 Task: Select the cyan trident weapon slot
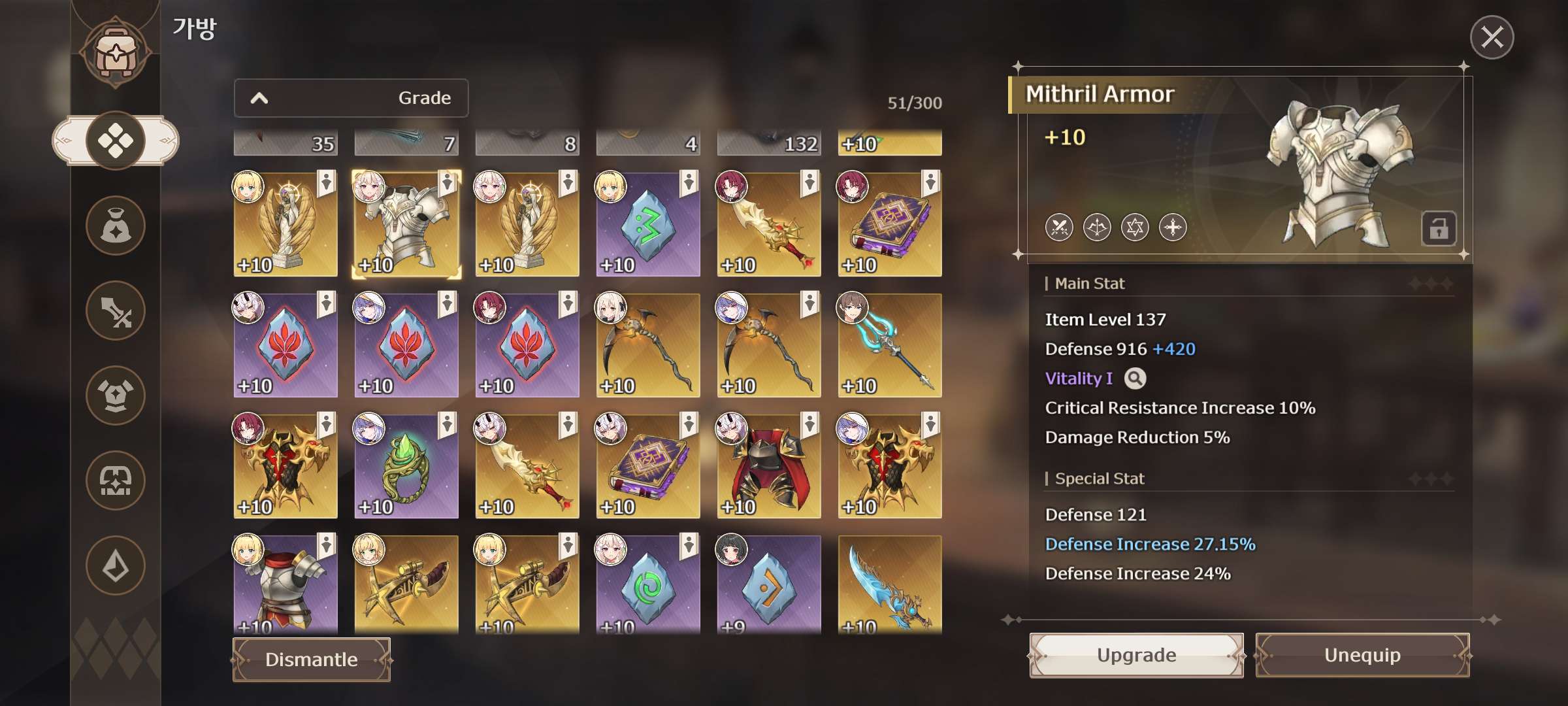pos(890,346)
